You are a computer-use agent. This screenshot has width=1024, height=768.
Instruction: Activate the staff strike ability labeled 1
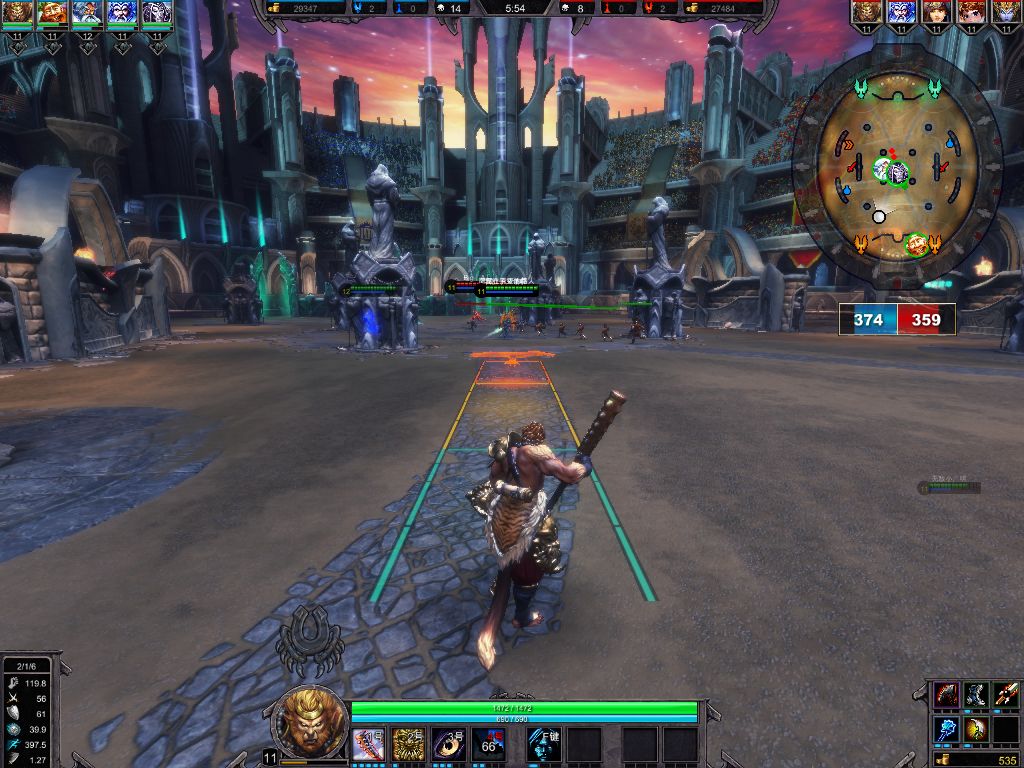368,745
